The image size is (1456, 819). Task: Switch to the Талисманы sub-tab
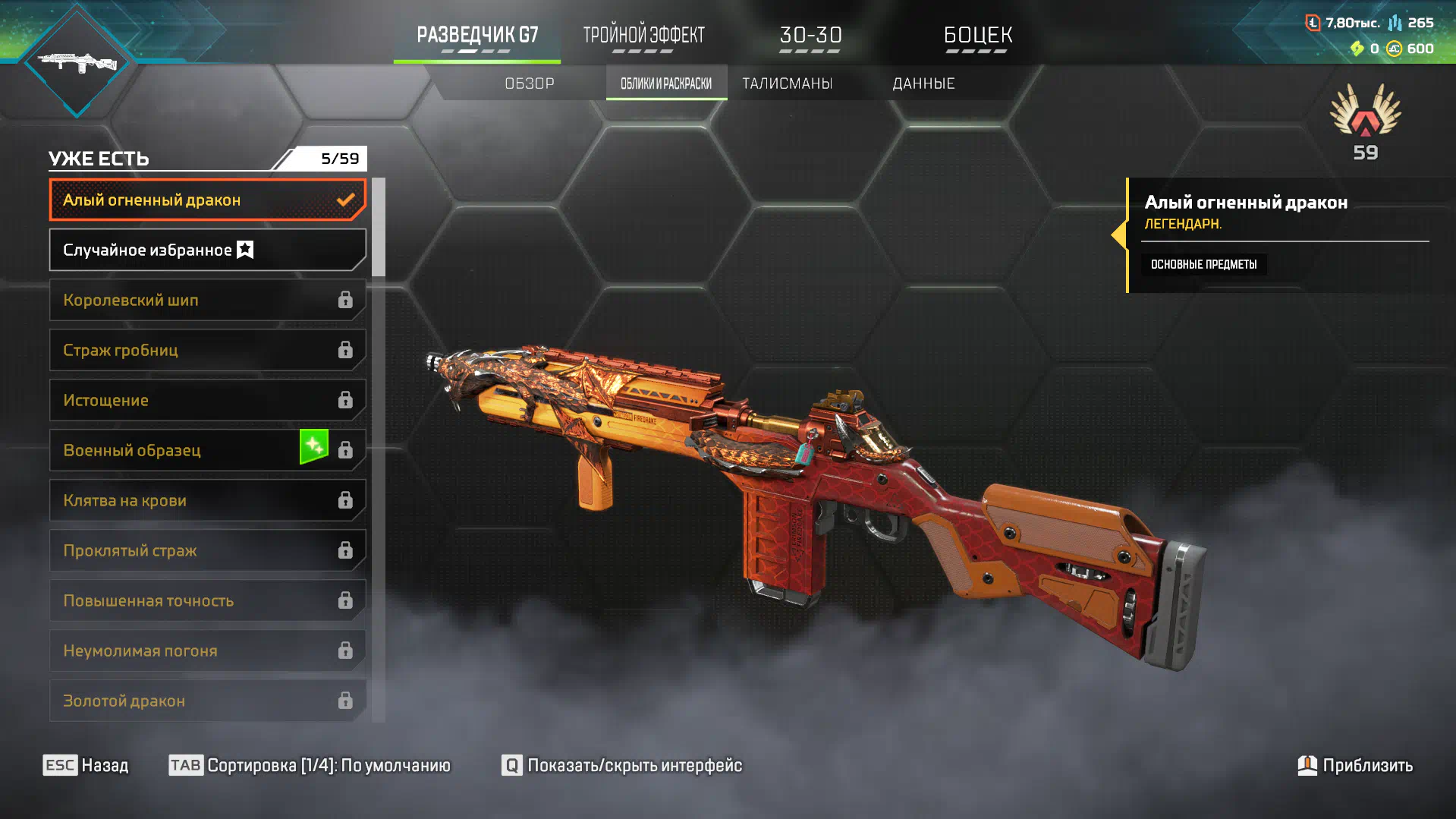(787, 83)
